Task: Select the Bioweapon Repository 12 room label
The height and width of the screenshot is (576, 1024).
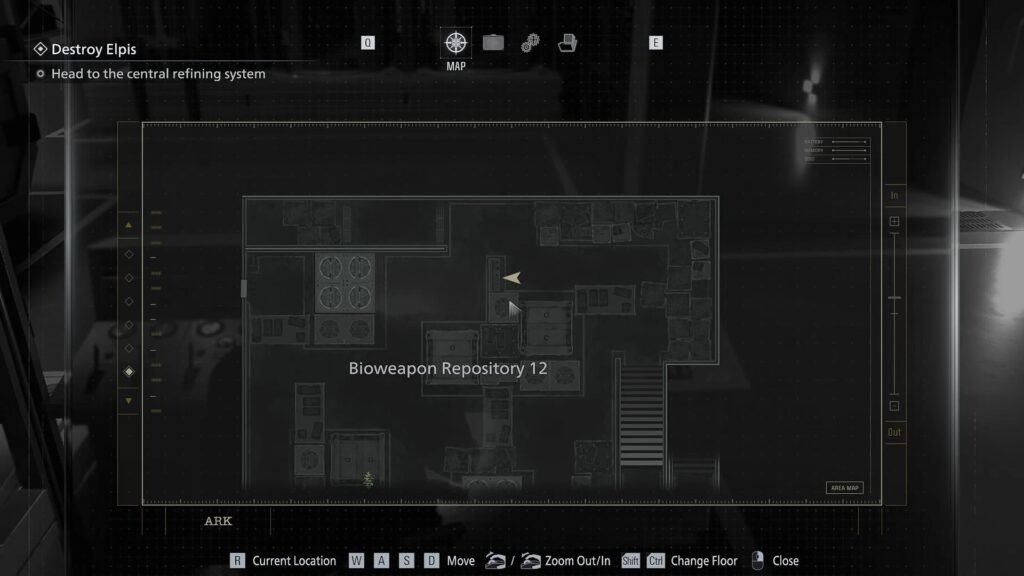Action: (448, 368)
